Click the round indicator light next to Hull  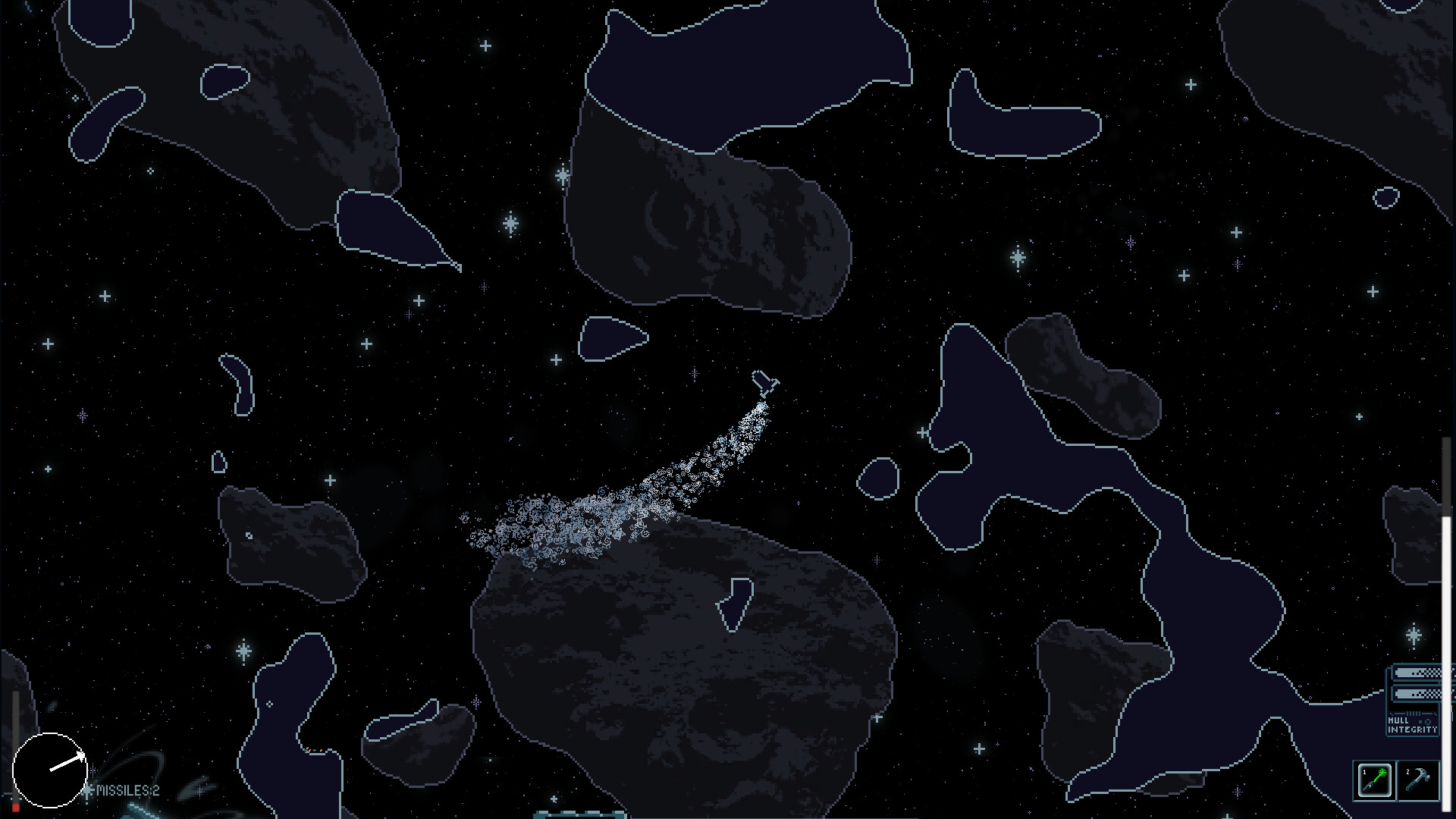pyautogui.click(x=1428, y=723)
